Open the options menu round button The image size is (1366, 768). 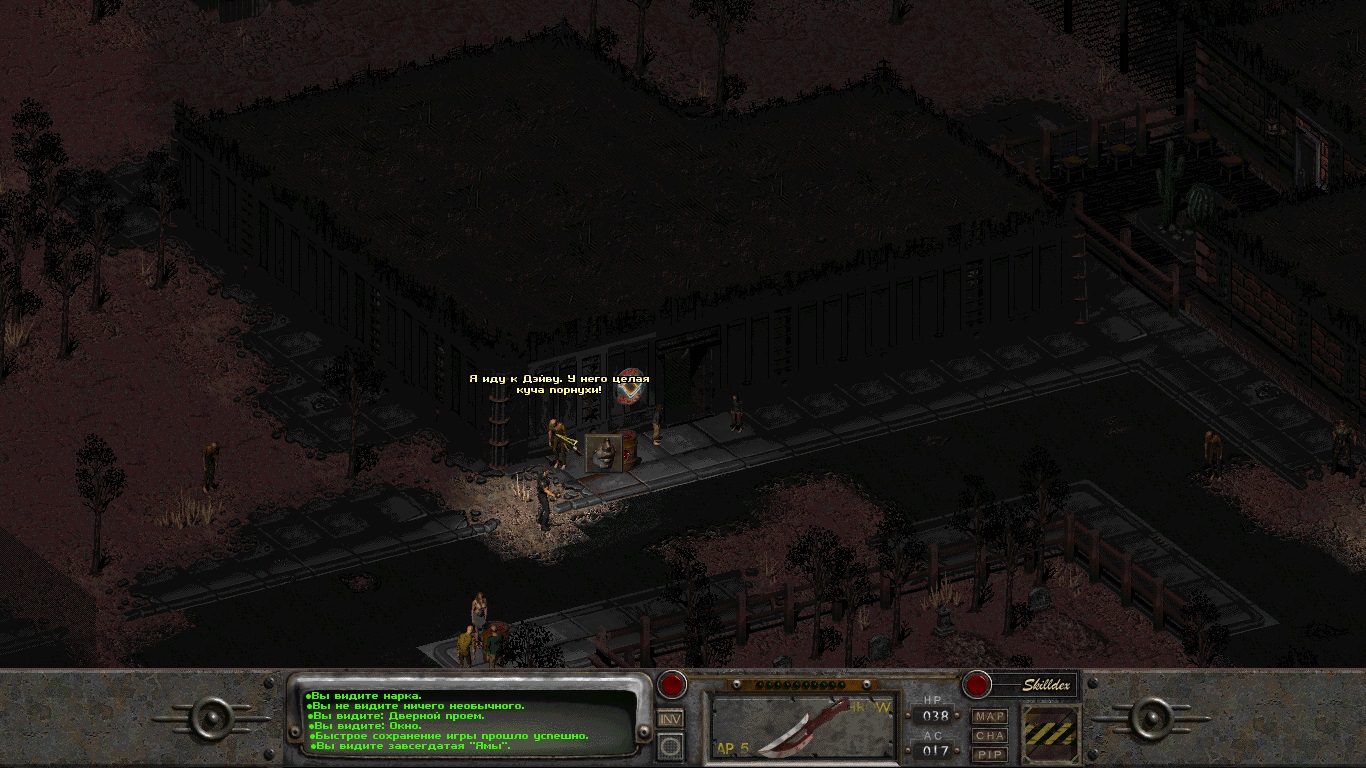click(x=670, y=745)
